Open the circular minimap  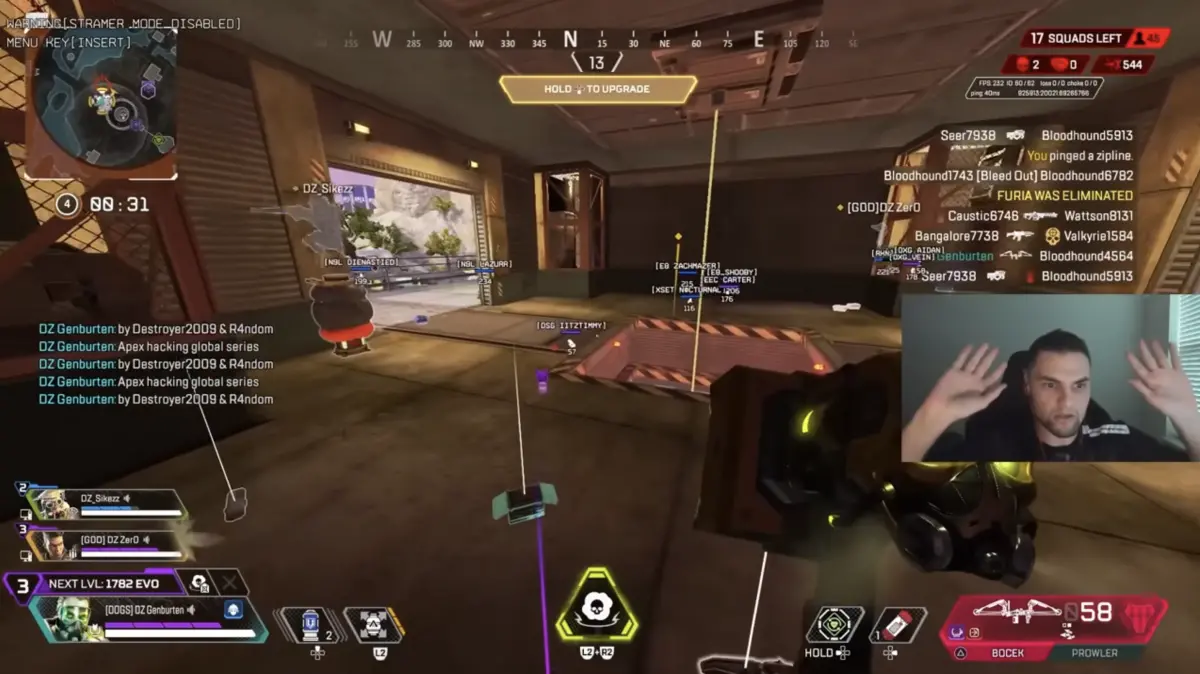coord(102,102)
